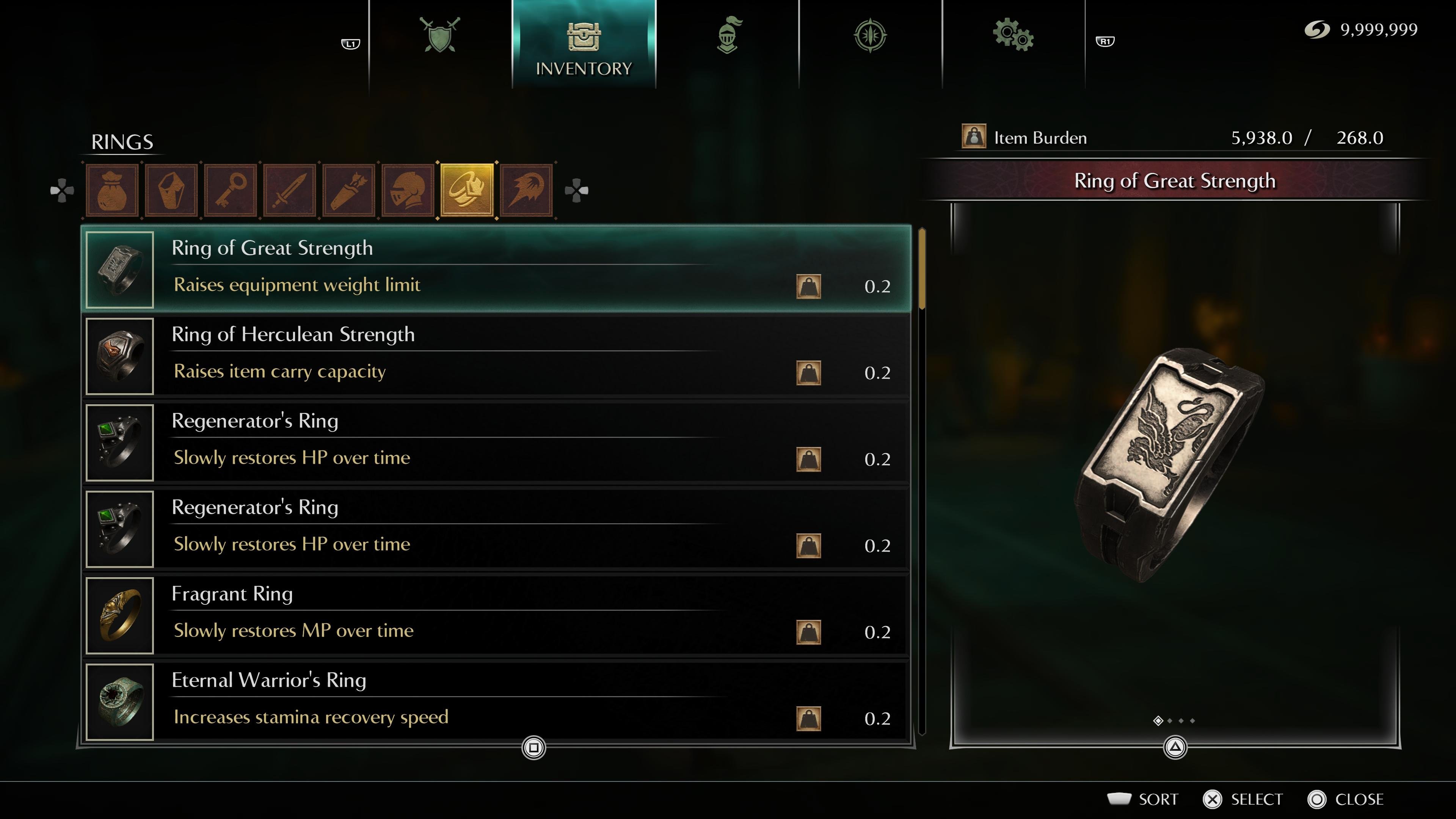Switch to the flaming comet spells category
Screen dimensions: 1456x819
526,190
